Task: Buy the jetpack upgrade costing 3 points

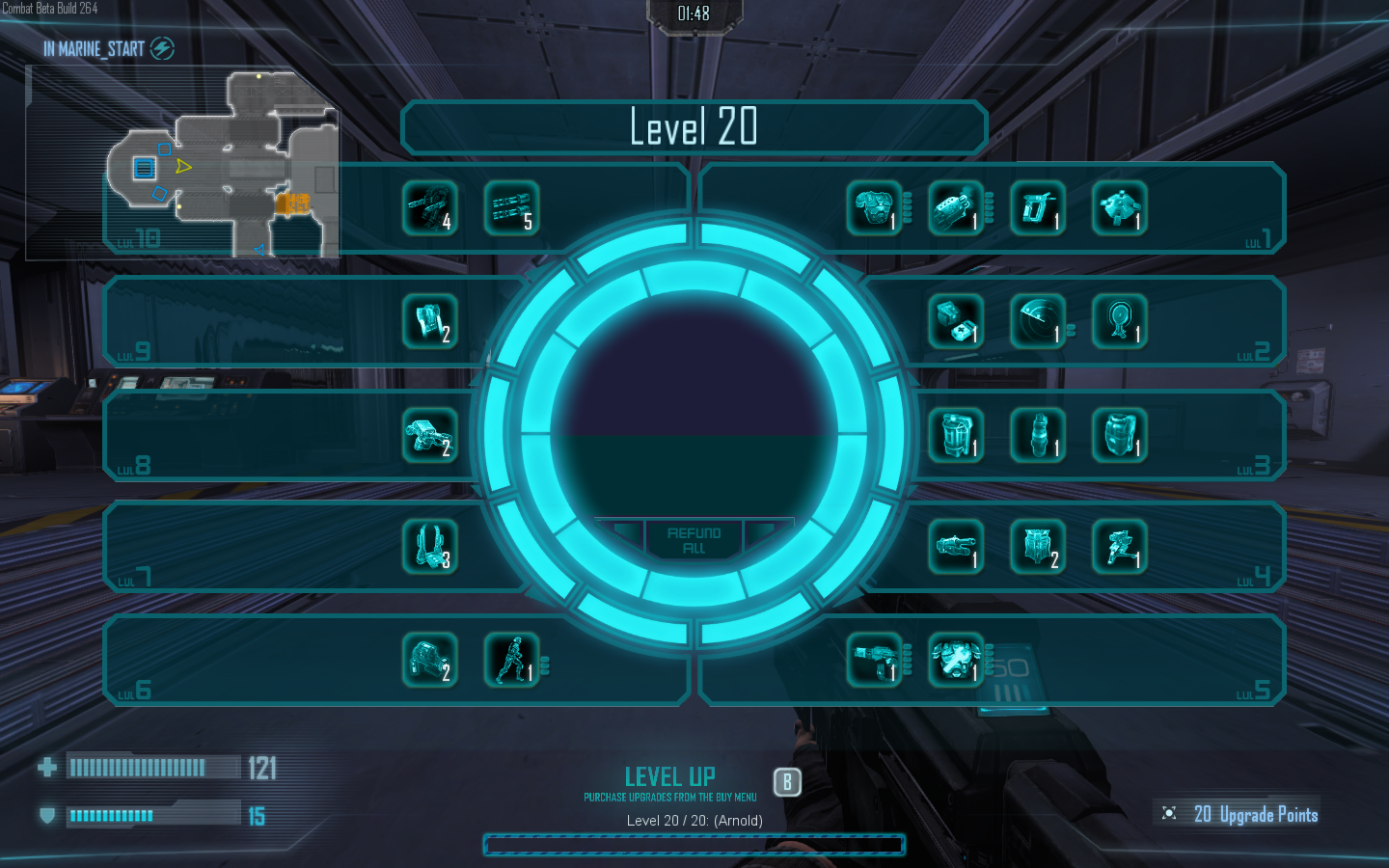Action: tap(430, 547)
